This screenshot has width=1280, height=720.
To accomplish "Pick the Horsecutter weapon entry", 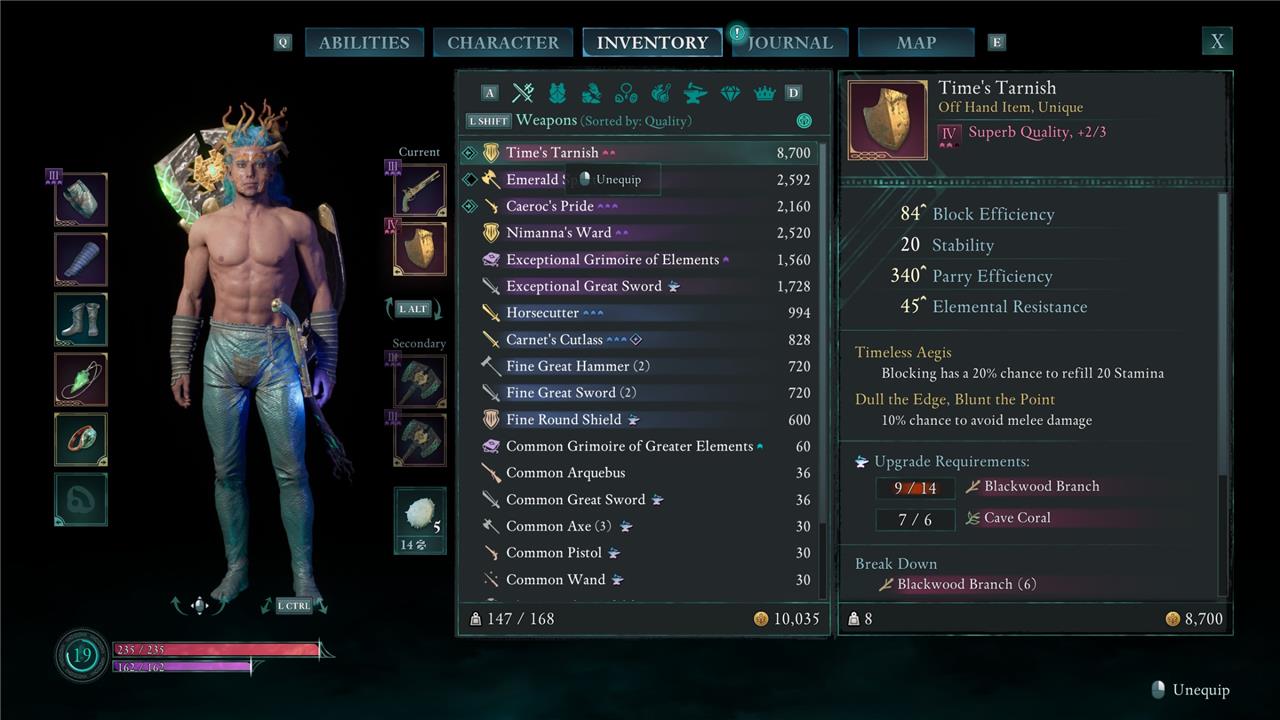I will coord(542,313).
